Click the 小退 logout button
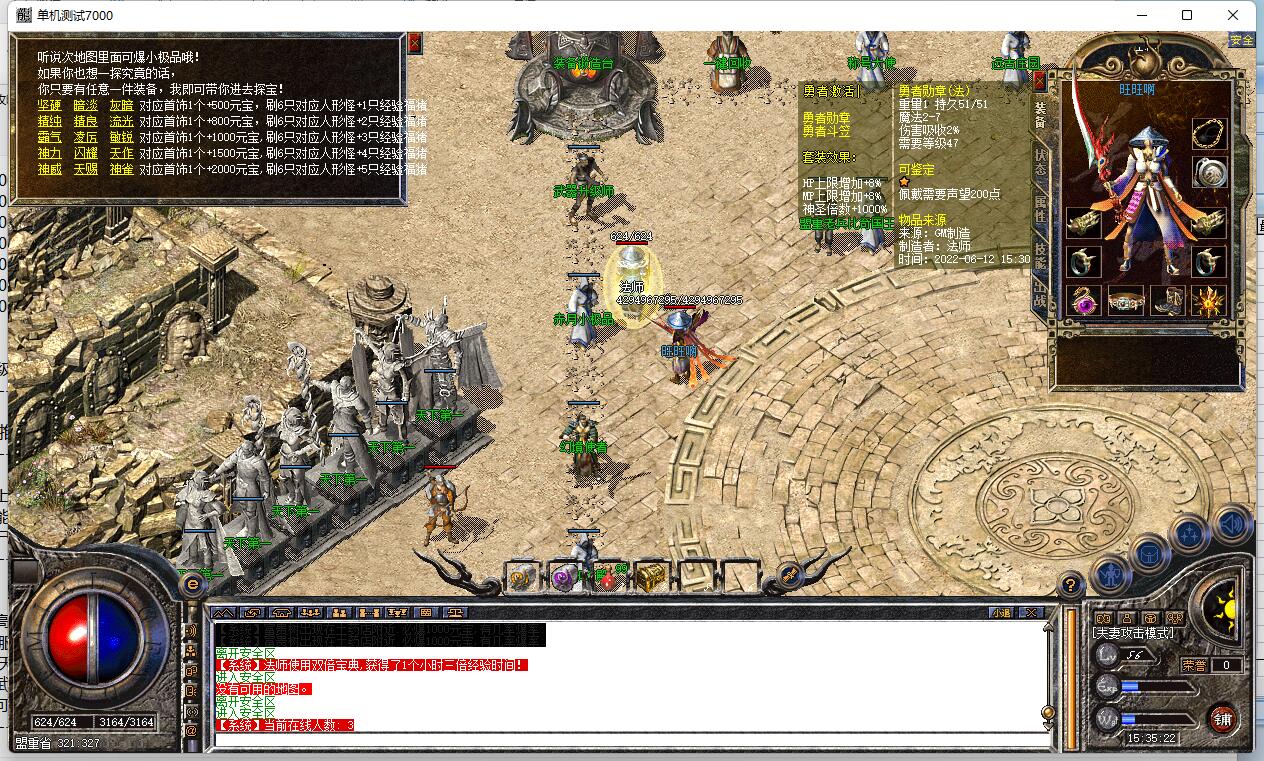 click(1001, 612)
